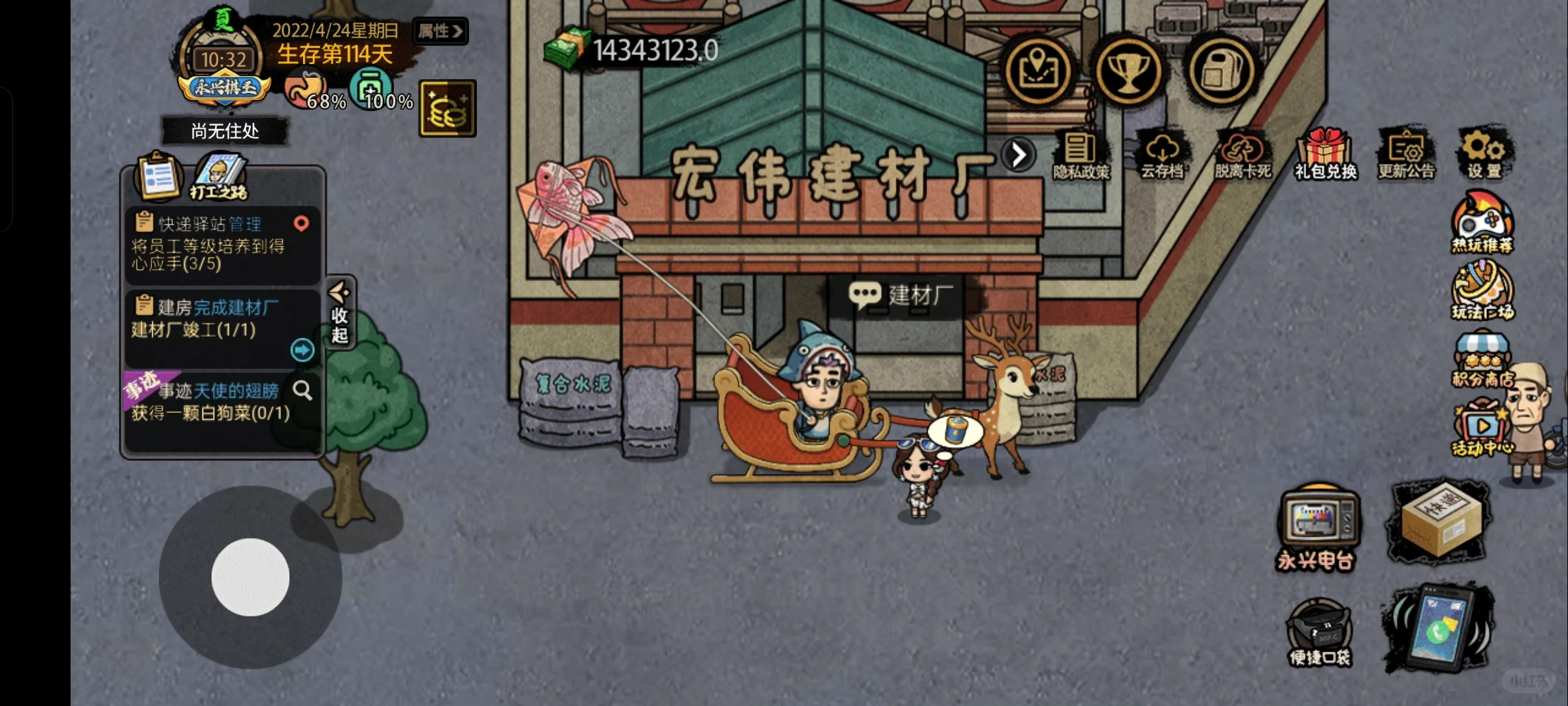Viewport: 1568px width, 706px height.
Task: Open the trophy achievements icon
Action: point(1128,71)
